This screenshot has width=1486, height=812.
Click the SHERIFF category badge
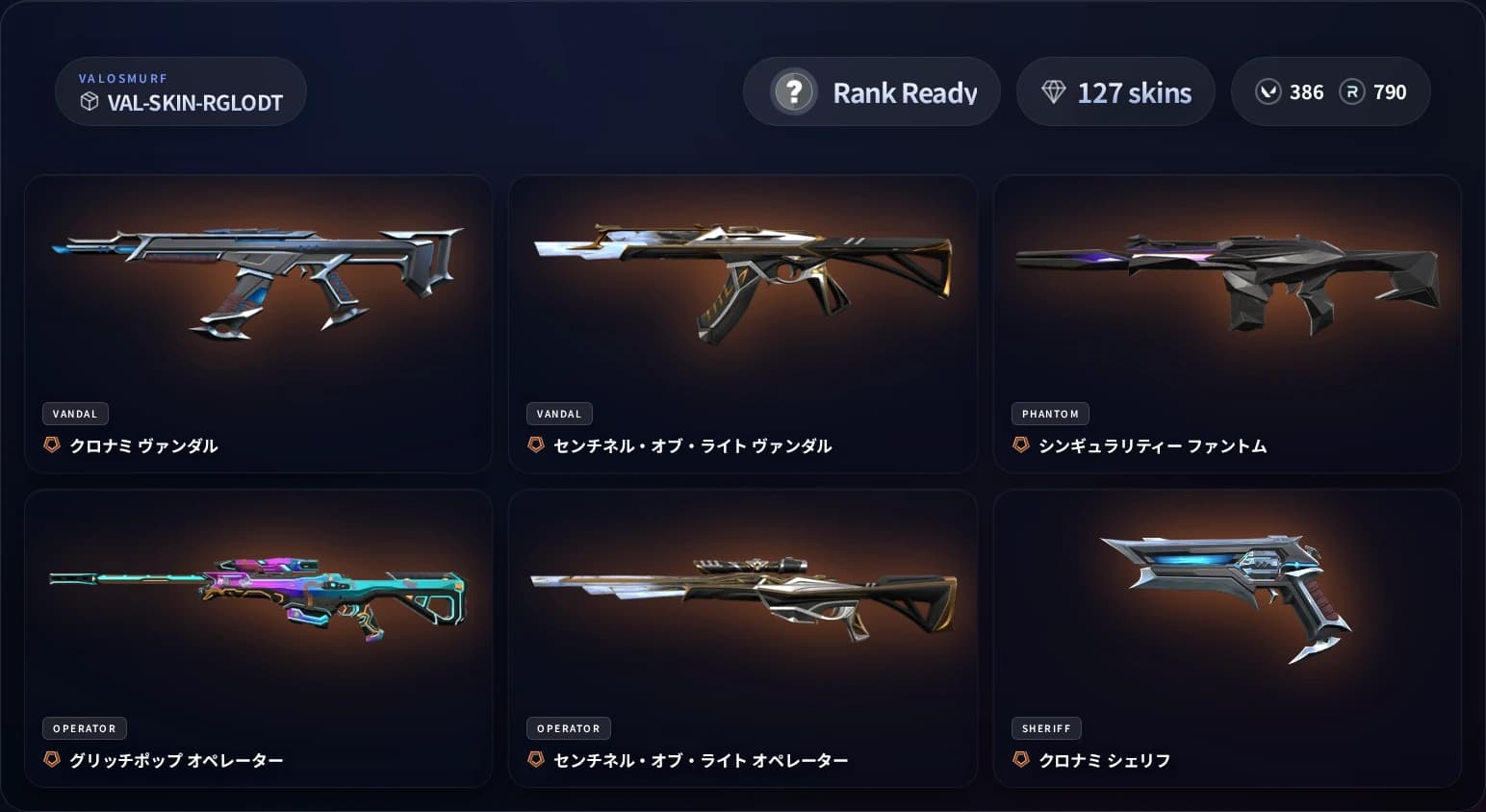point(1046,727)
